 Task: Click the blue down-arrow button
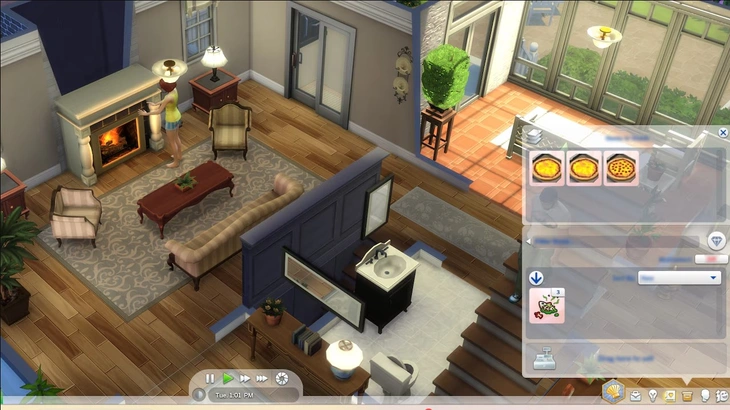click(x=536, y=278)
